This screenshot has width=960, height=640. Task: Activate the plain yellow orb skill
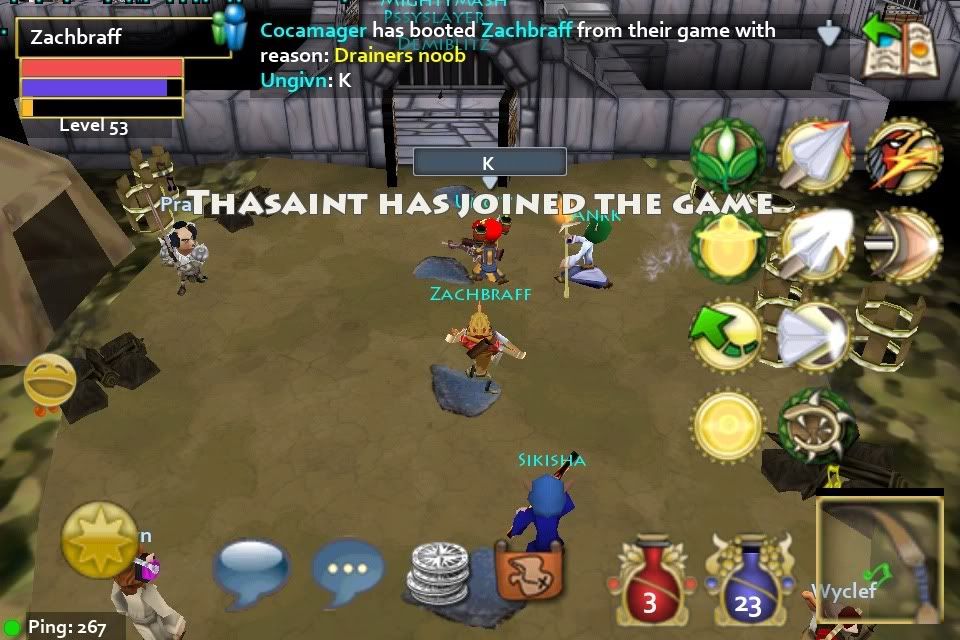coord(727,425)
